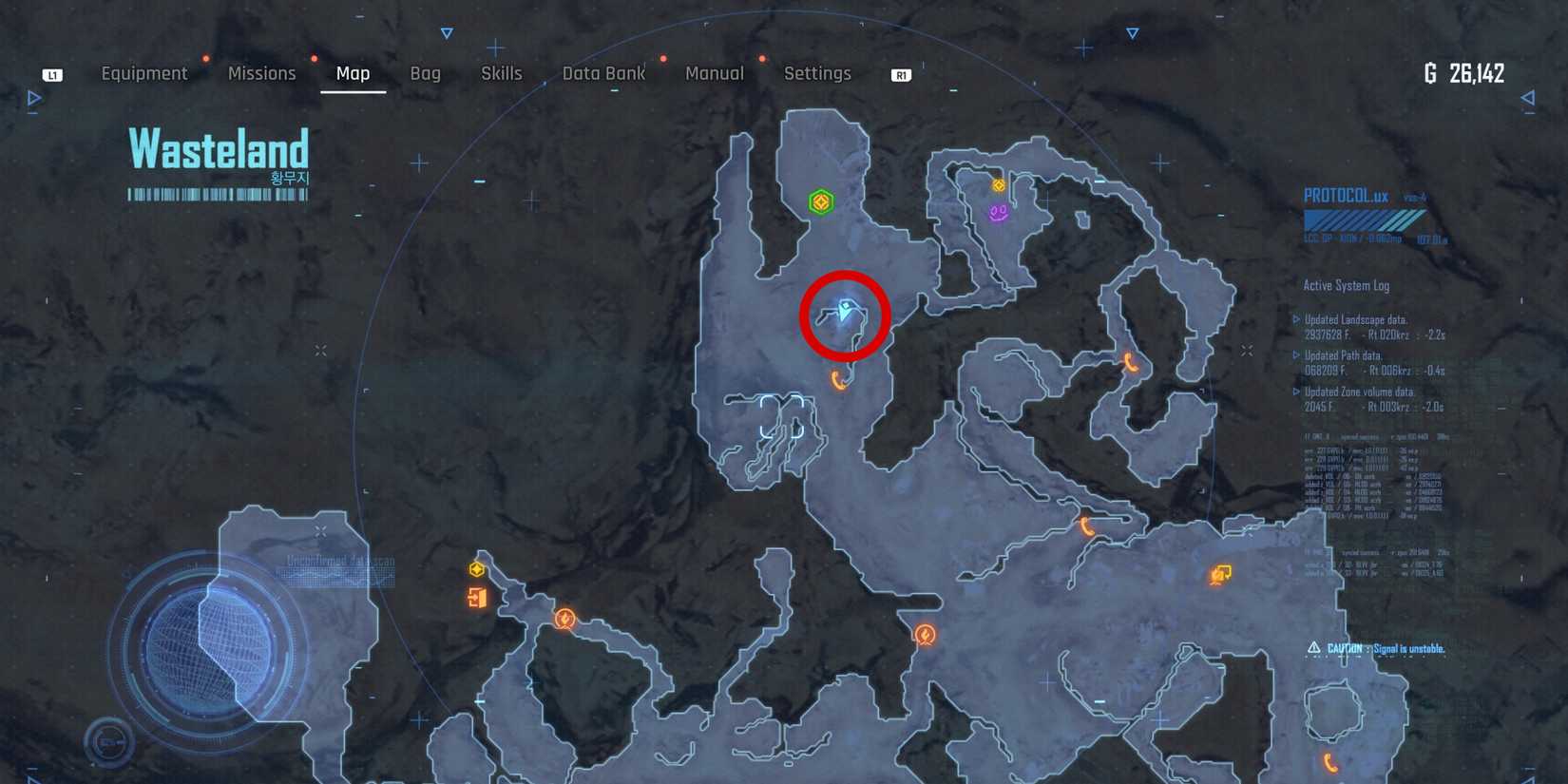Switch to the Skills tab
1568x784 pixels.
pos(502,73)
